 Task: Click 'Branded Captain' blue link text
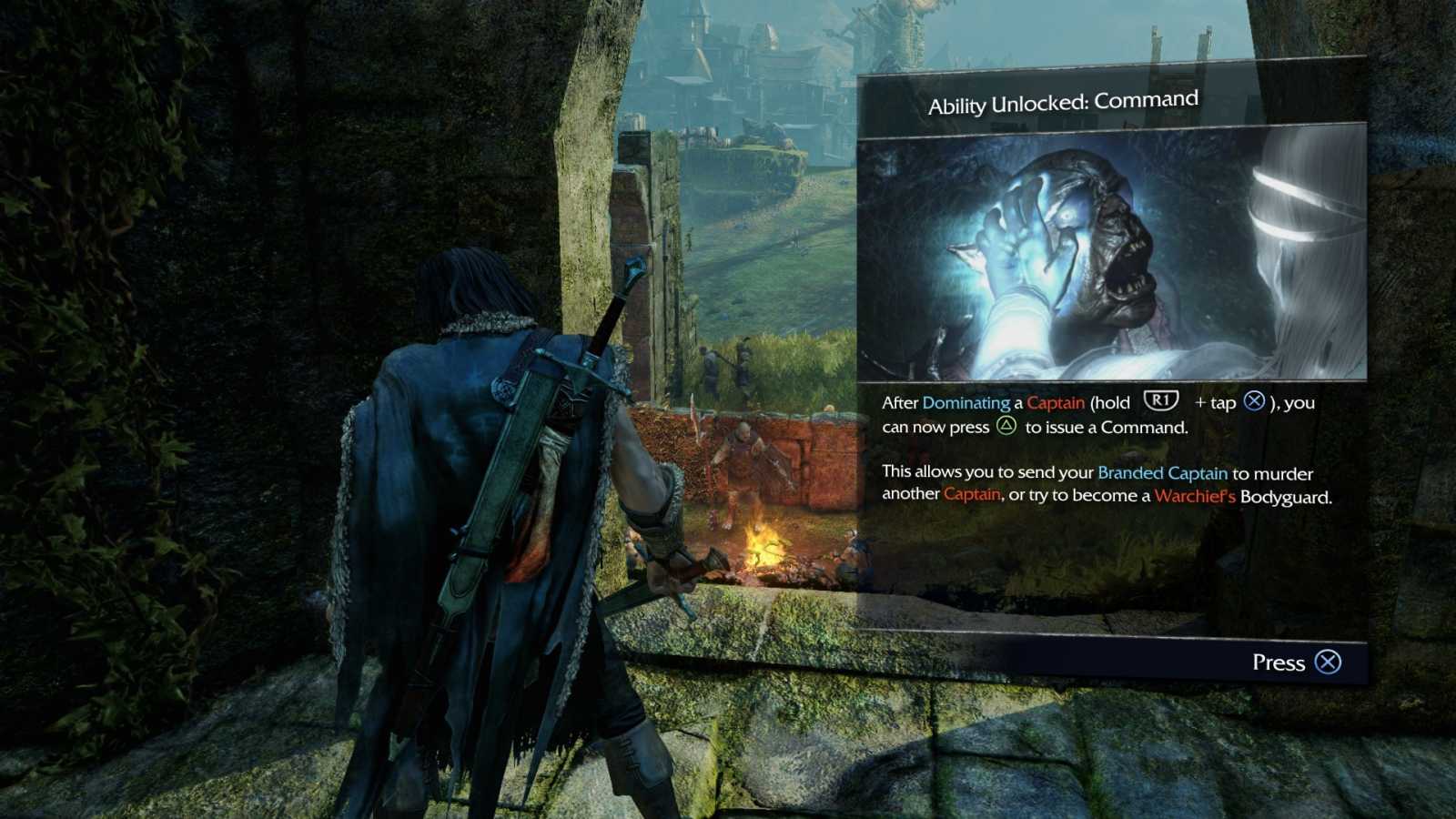(x=1162, y=472)
